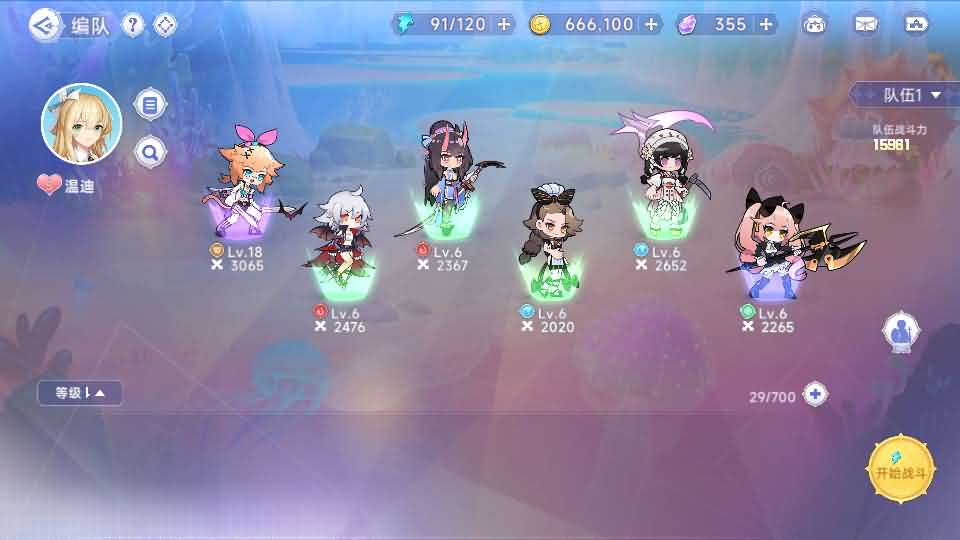Open the list icon beside the portrait
960x540 pixels.
tap(150, 103)
